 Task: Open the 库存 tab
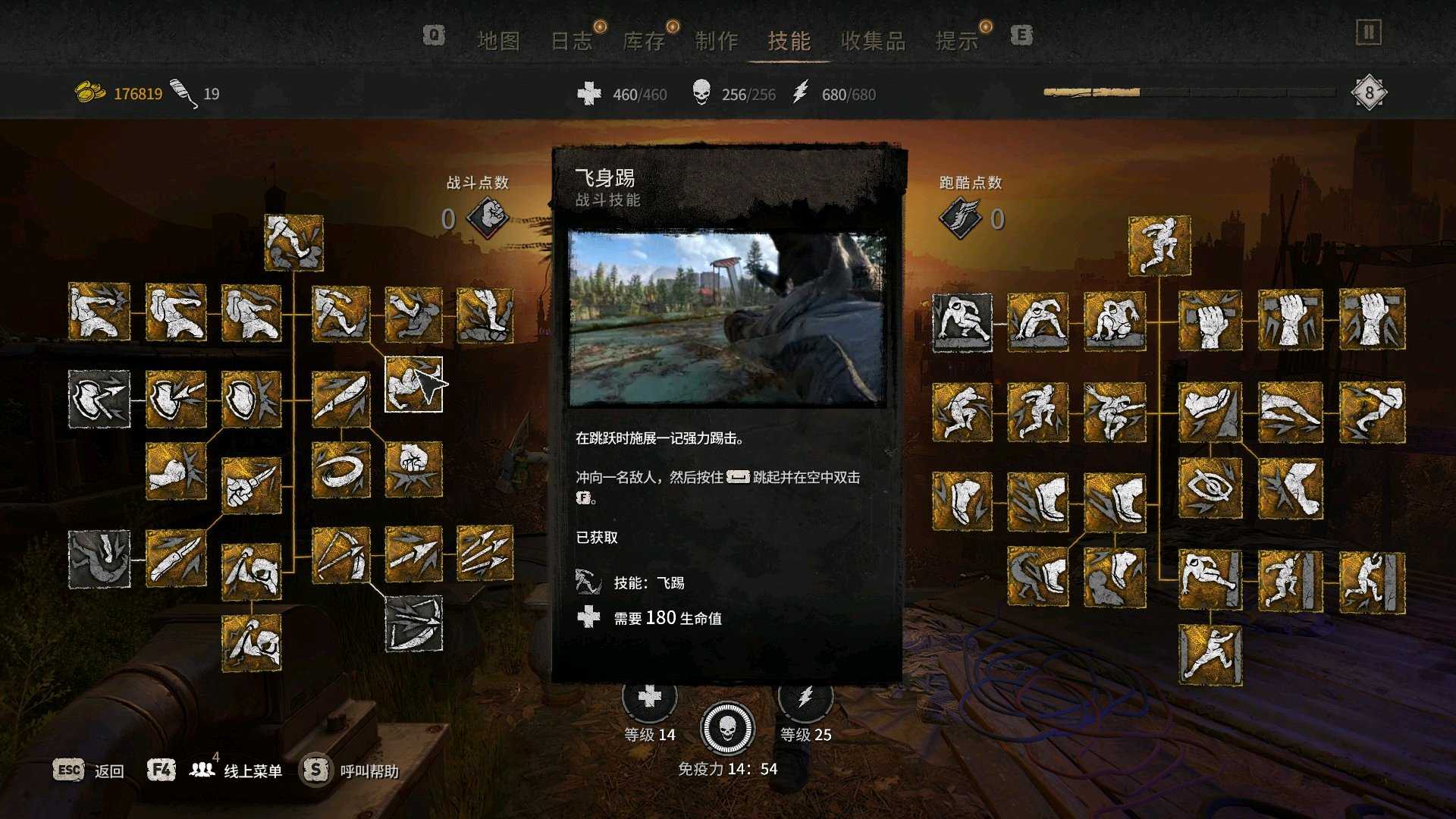pyautogui.click(x=642, y=41)
